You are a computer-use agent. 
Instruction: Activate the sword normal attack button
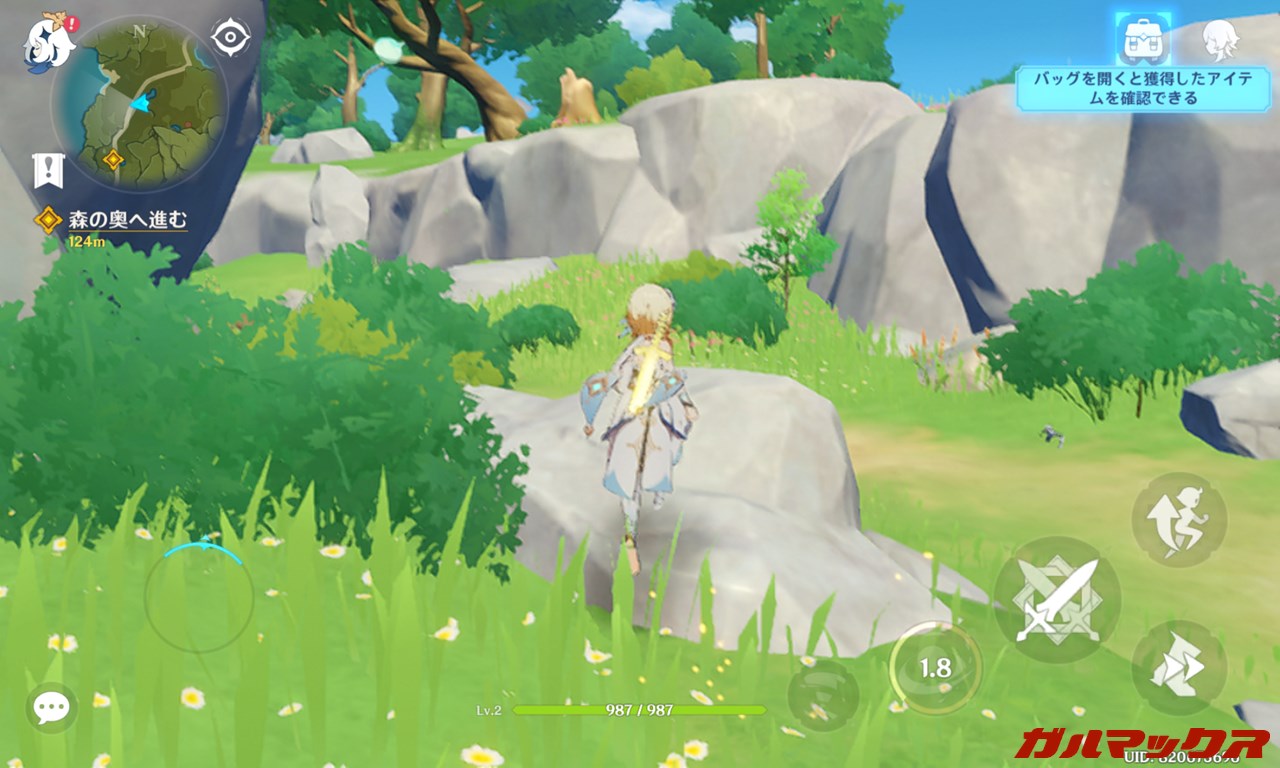1057,599
